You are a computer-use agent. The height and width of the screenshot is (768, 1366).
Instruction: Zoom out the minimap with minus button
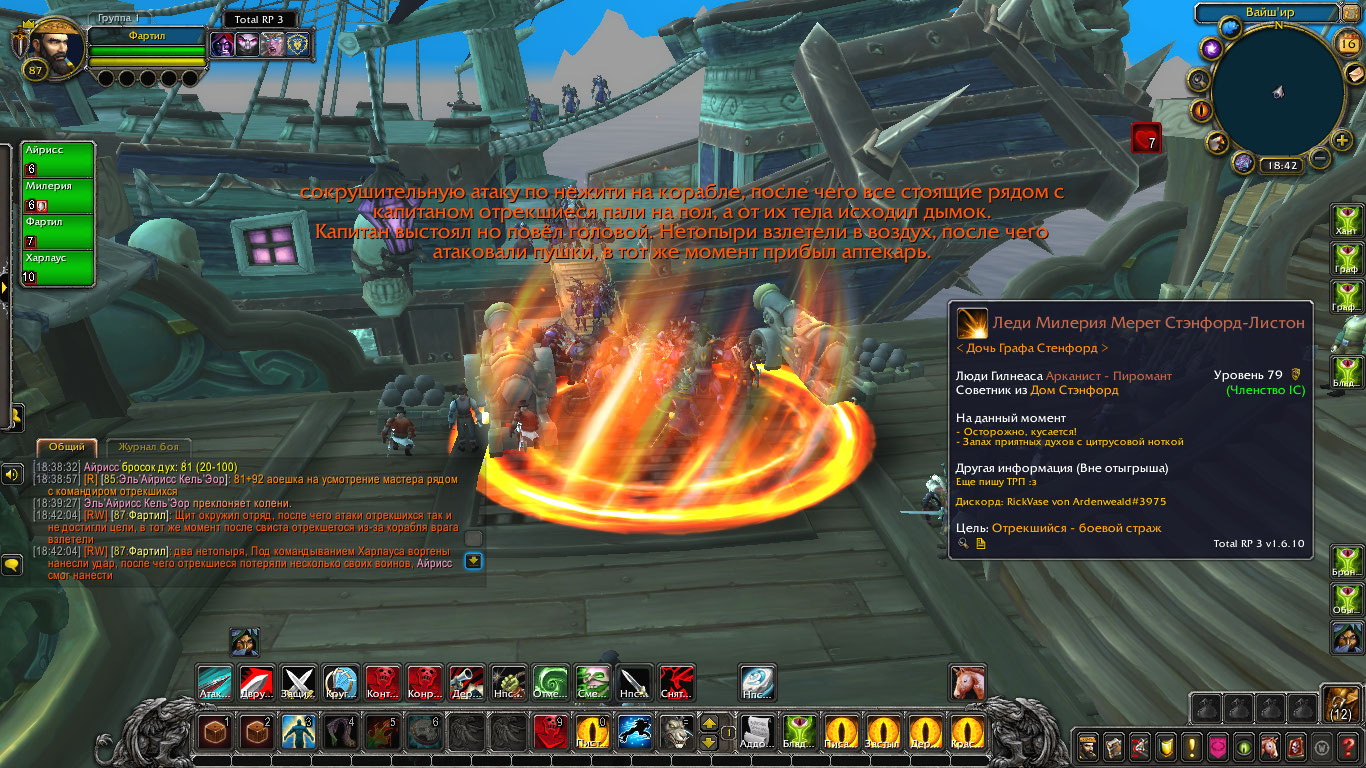coord(1320,158)
